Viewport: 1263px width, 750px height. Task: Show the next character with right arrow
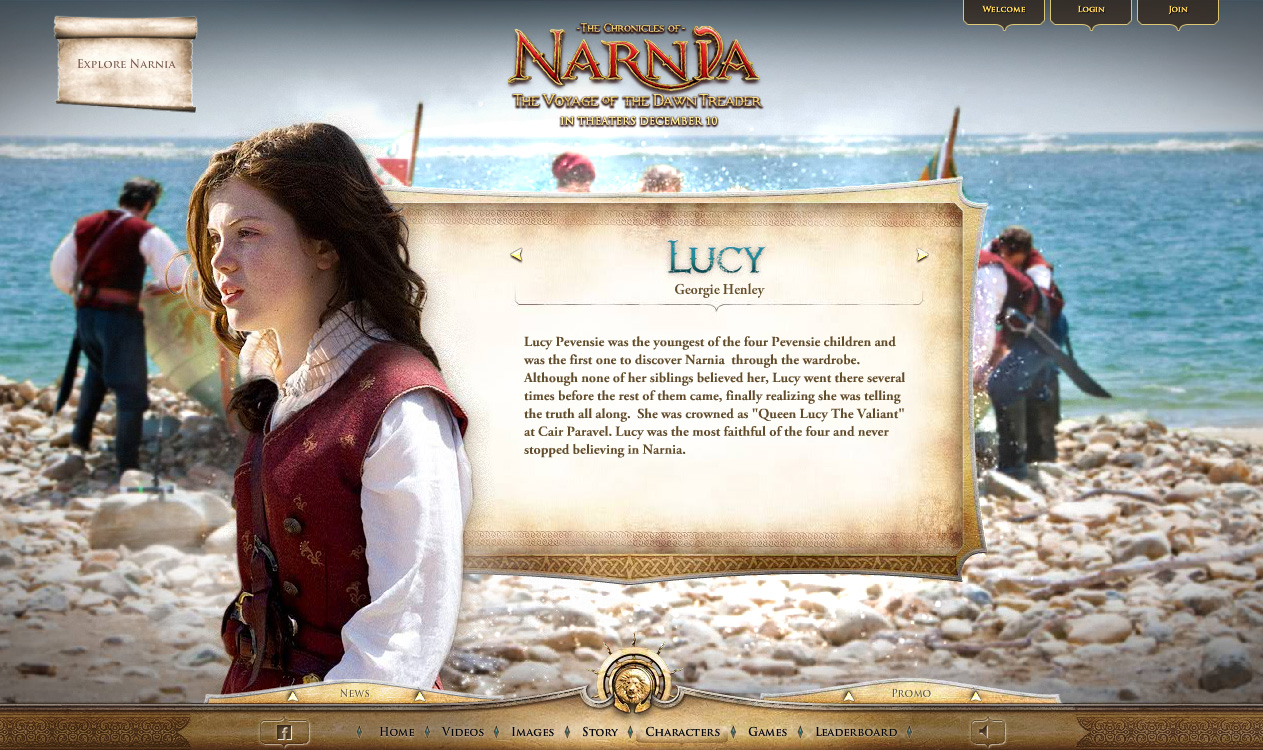[922, 256]
